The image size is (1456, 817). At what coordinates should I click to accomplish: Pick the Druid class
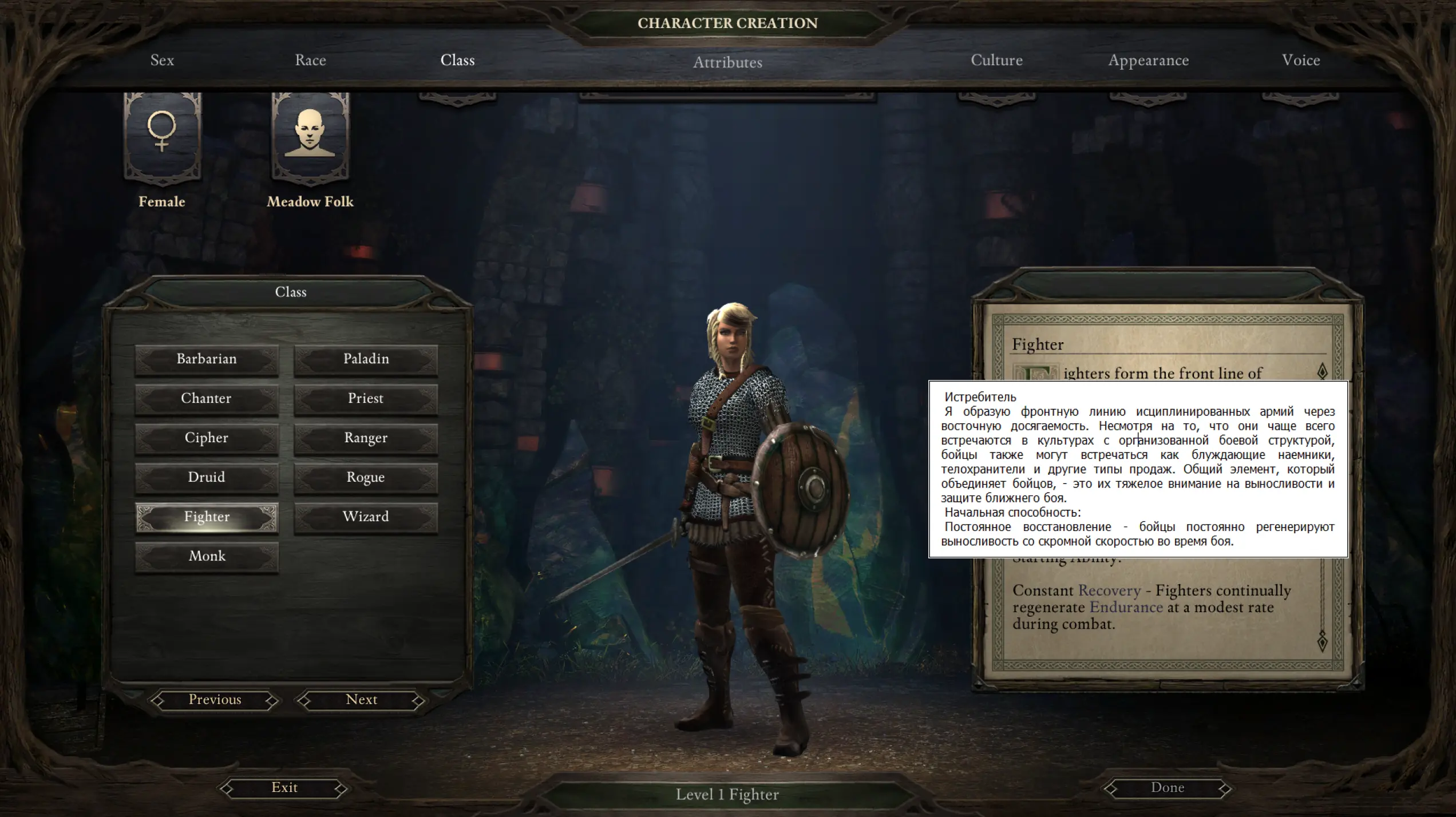click(207, 478)
